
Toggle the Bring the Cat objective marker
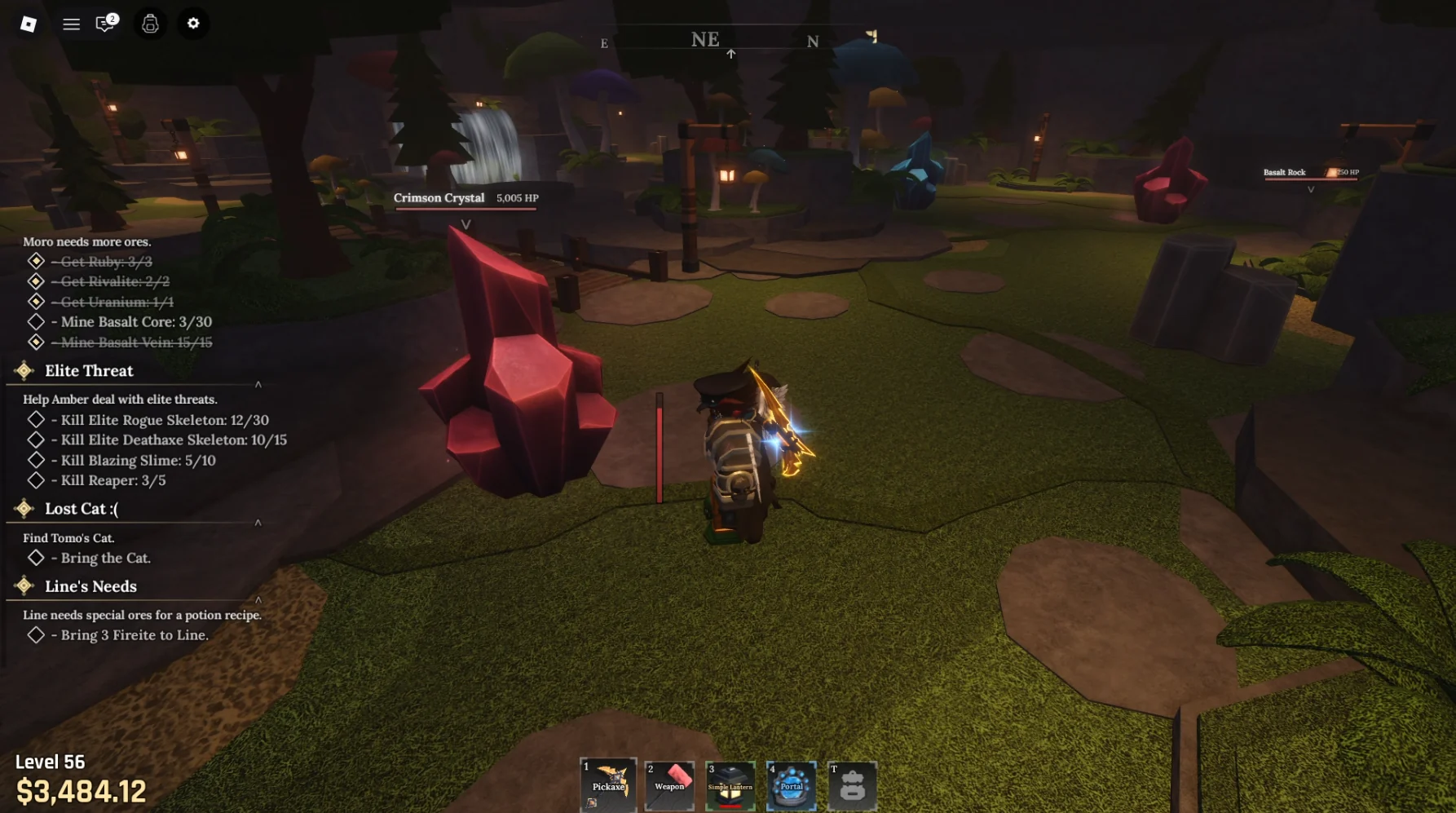[36, 558]
